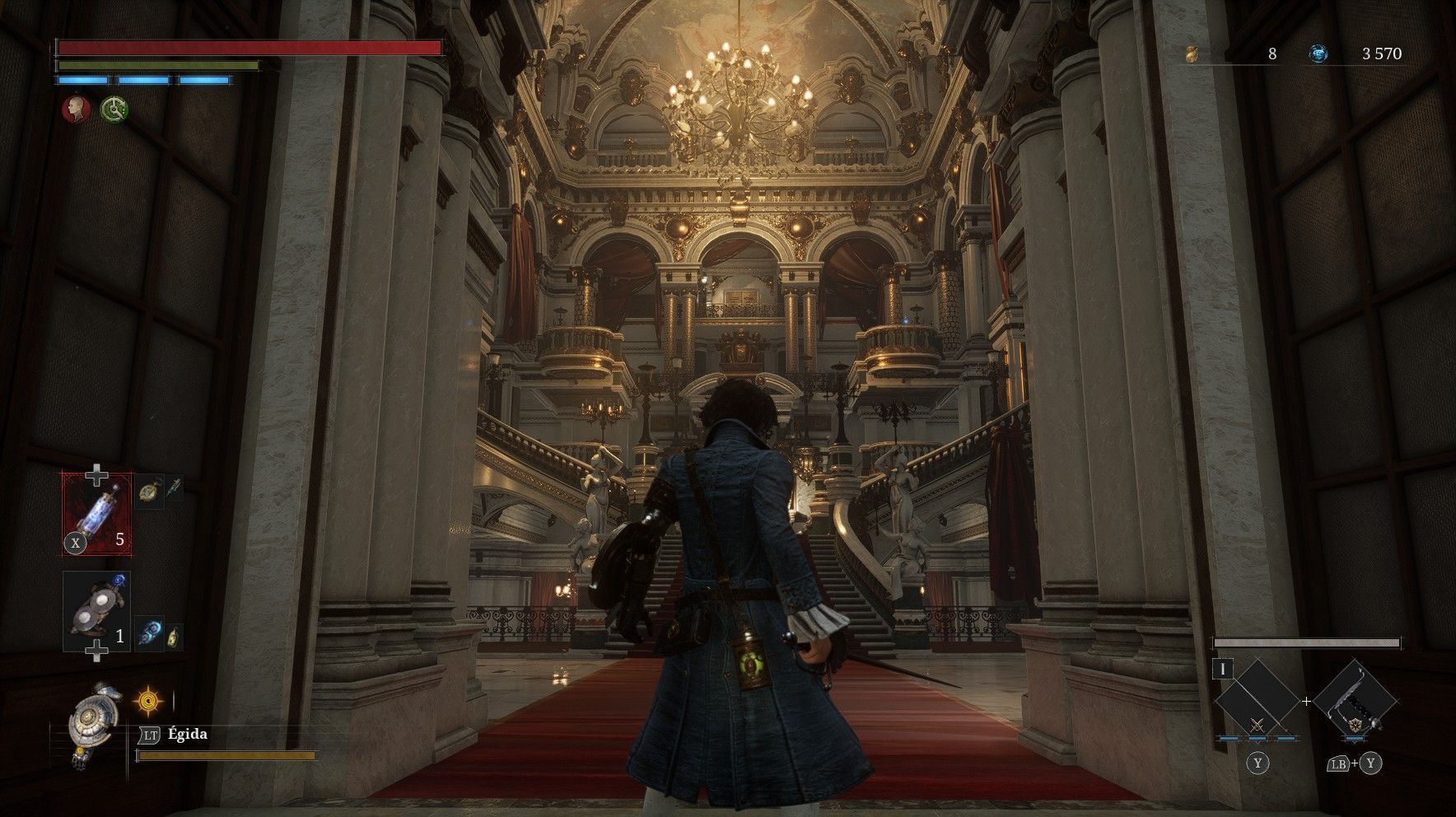Click the blue Ergo currency icon
1456x817 pixels.
pos(1318,54)
